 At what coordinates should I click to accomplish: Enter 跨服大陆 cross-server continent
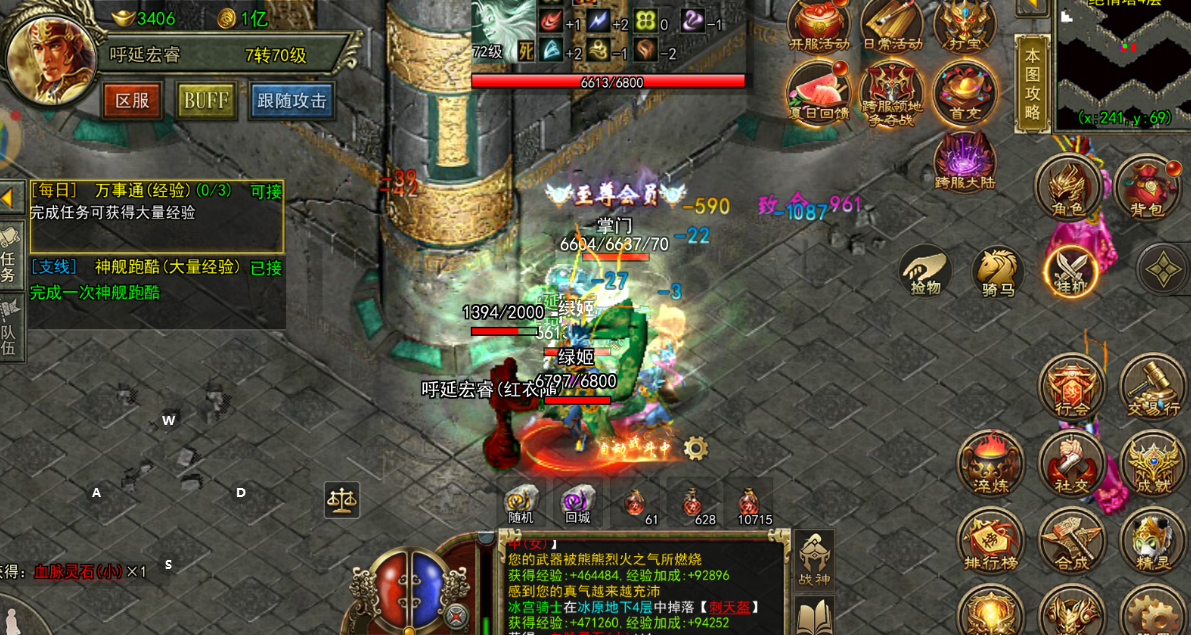tap(964, 162)
